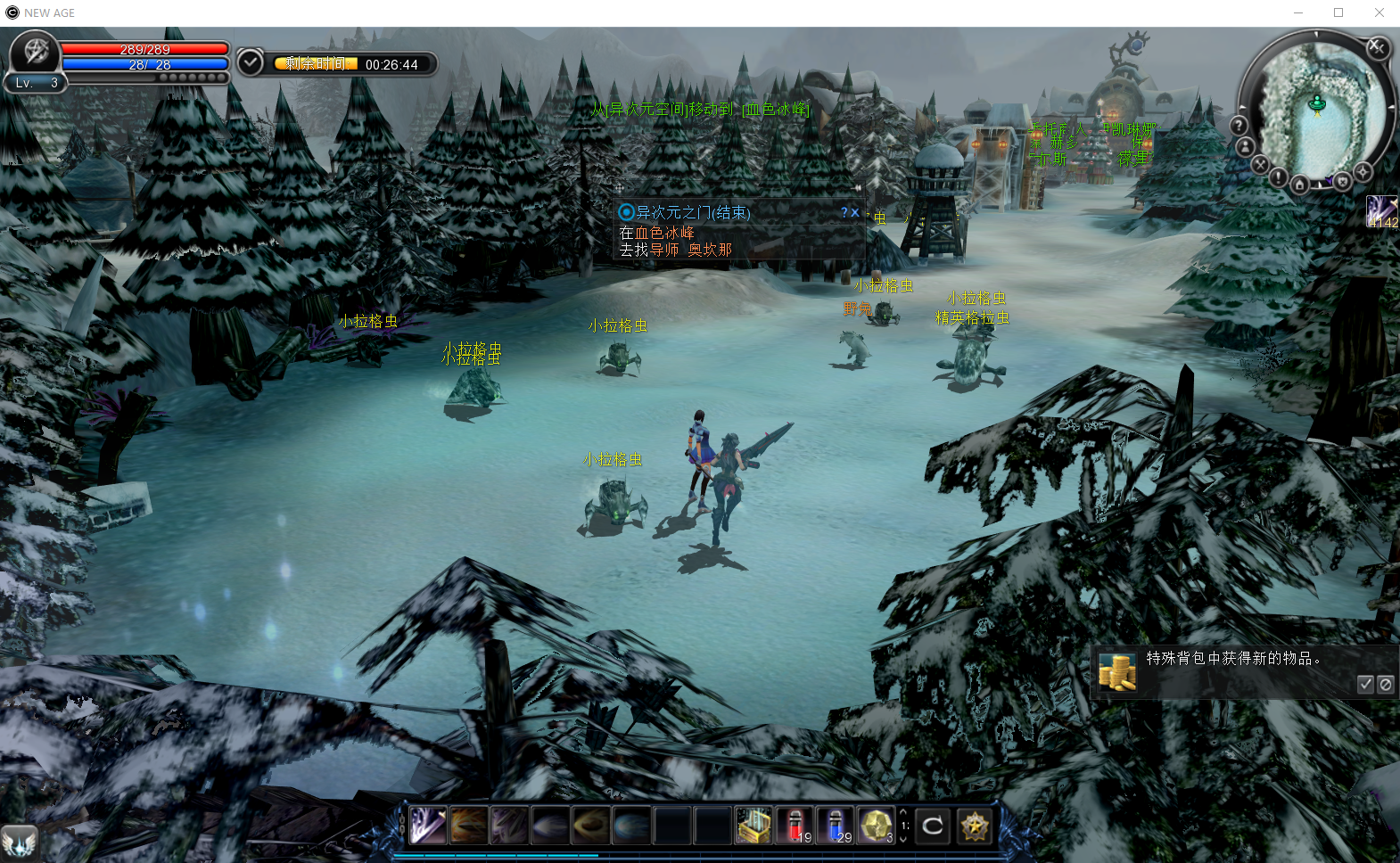Image resolution: width=1400 pixels, height=863 pixels.
Task: Open help for the quest tracker
Action: click(844, 213)
